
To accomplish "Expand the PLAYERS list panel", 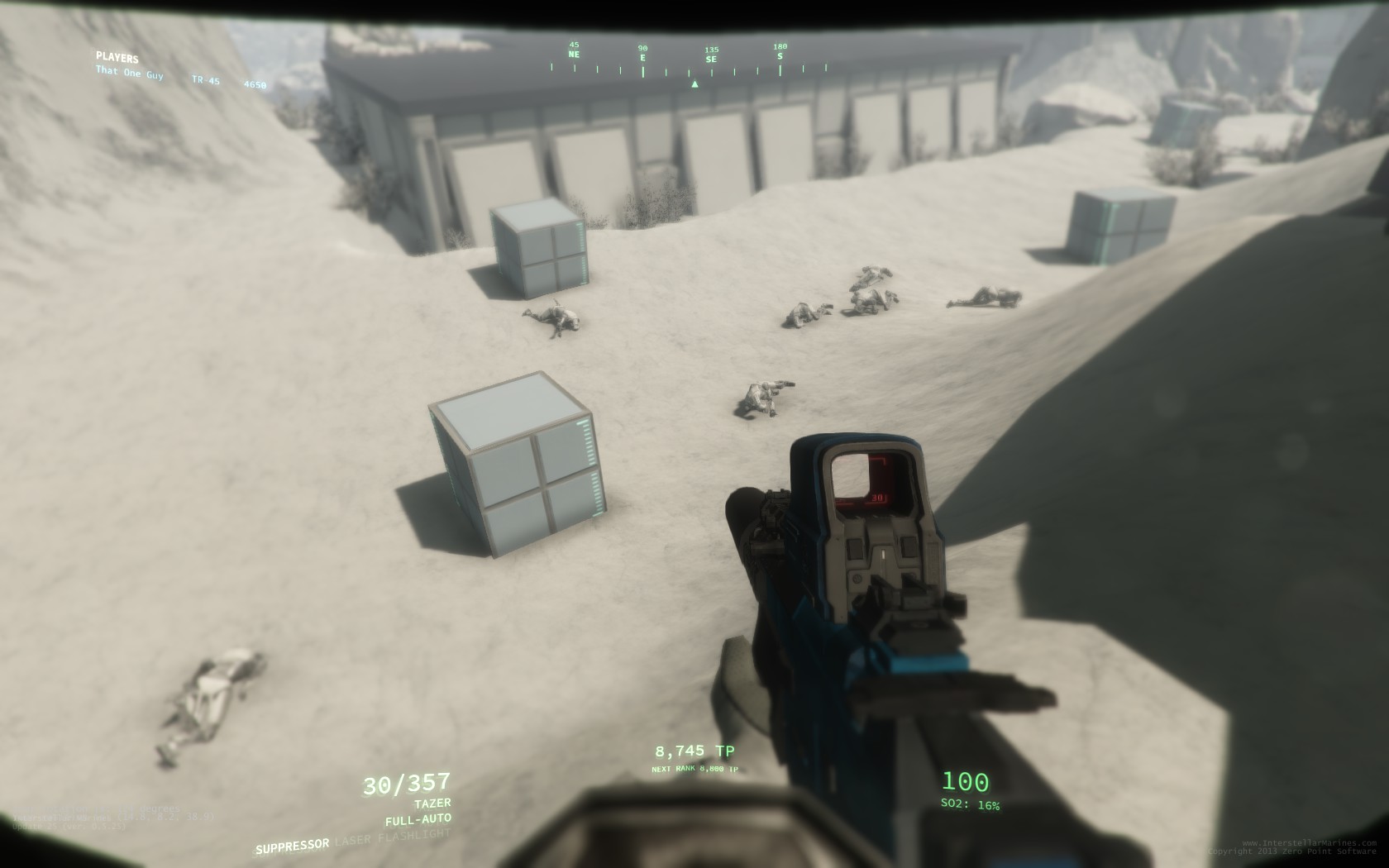I will (x=117, y=58).
